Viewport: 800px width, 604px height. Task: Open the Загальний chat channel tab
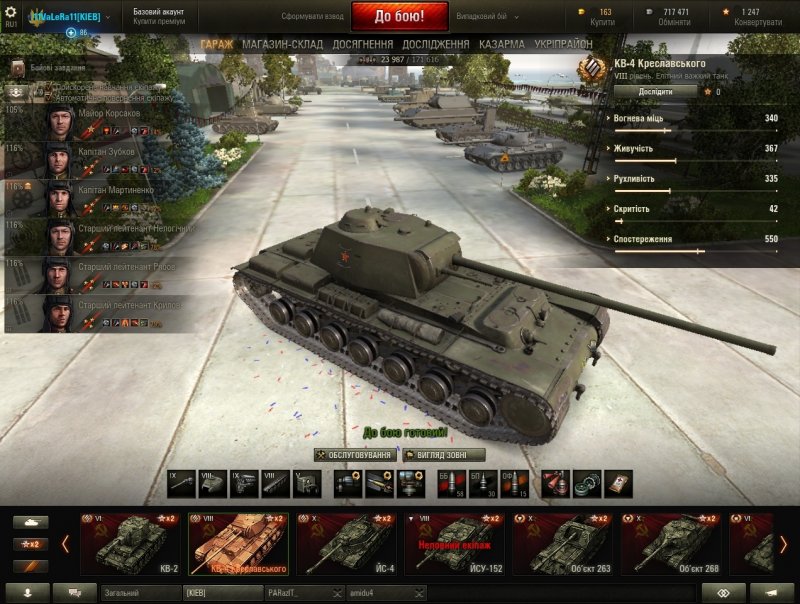coord(138,593)
